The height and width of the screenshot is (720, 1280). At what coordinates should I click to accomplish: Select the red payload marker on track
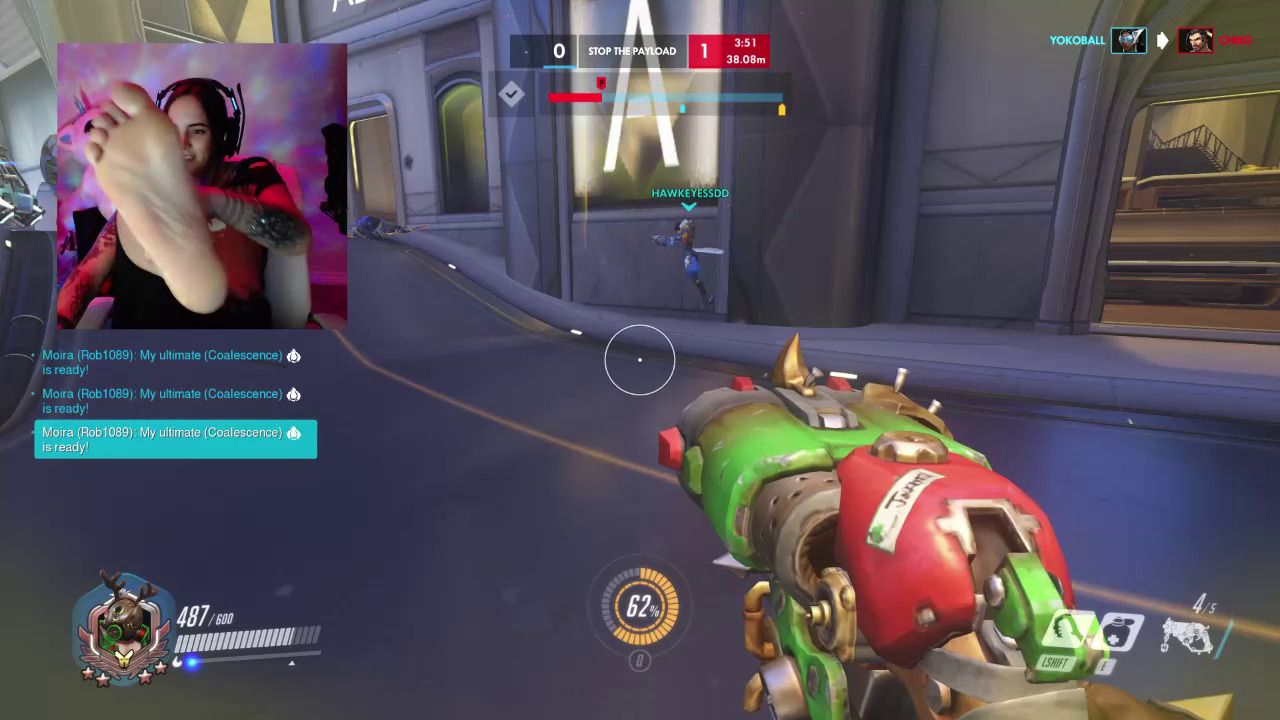click(x=601, y=84)
